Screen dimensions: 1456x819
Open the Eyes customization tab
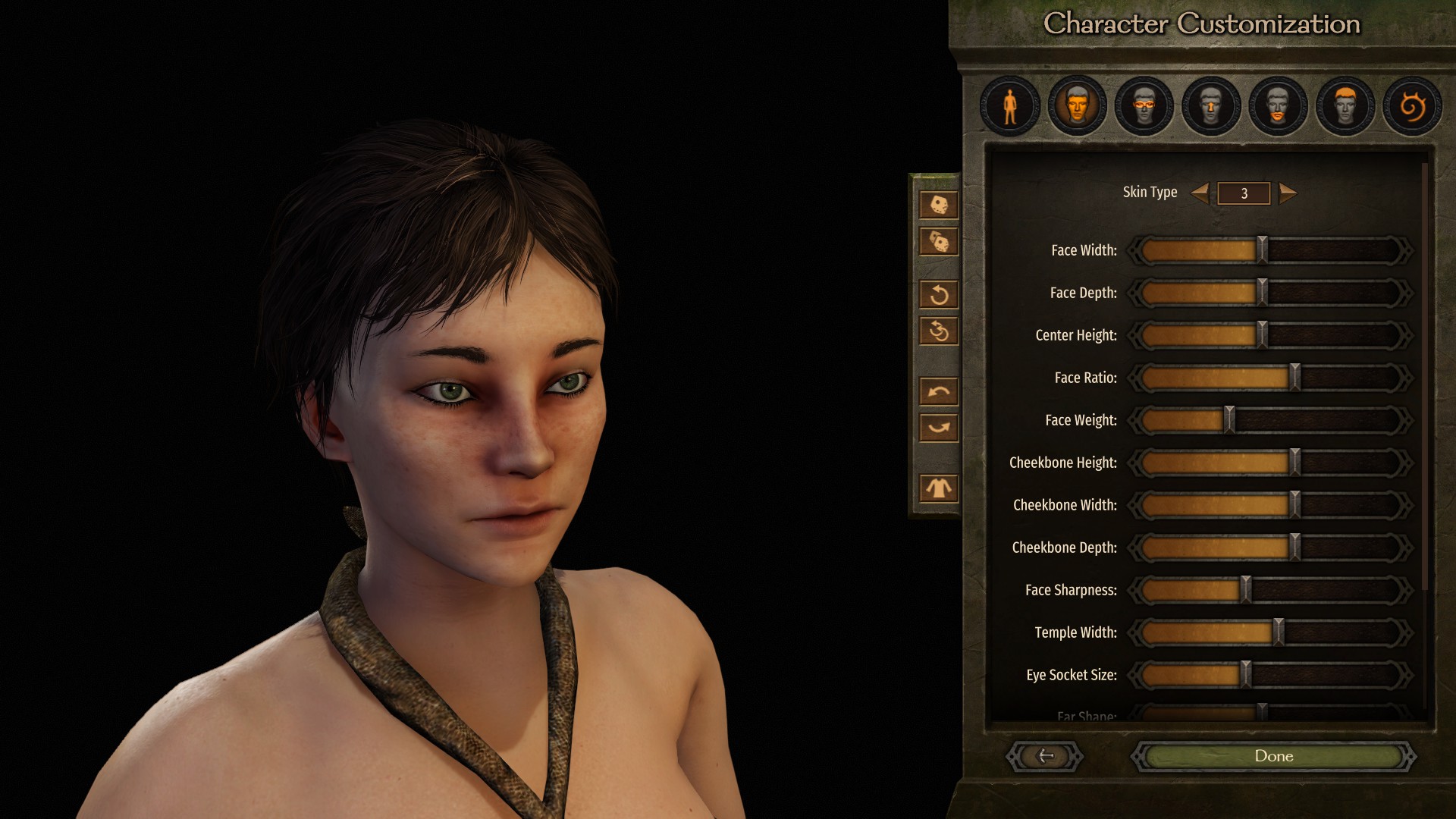(x=1144, y=106)
